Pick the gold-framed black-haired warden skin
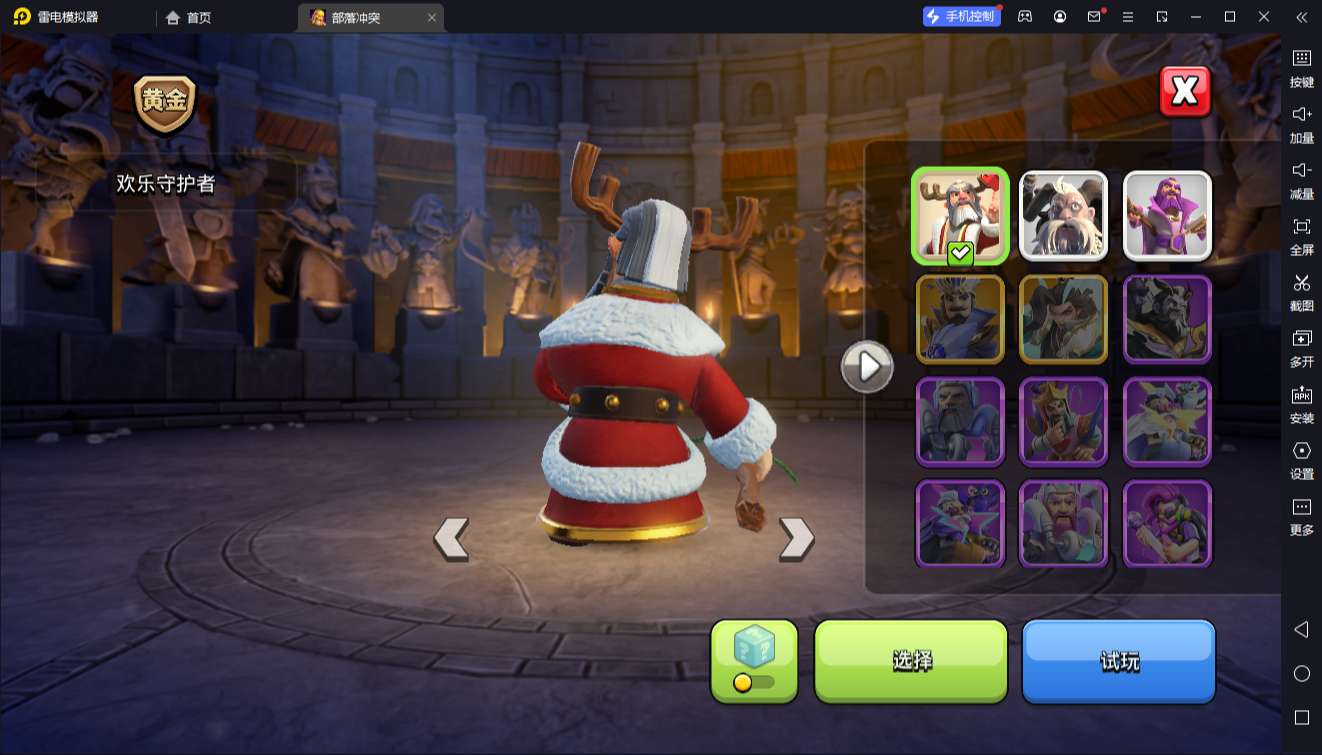Image resolution: width=1322 pixels, height=755 pixels. [x=1063, y=319]
